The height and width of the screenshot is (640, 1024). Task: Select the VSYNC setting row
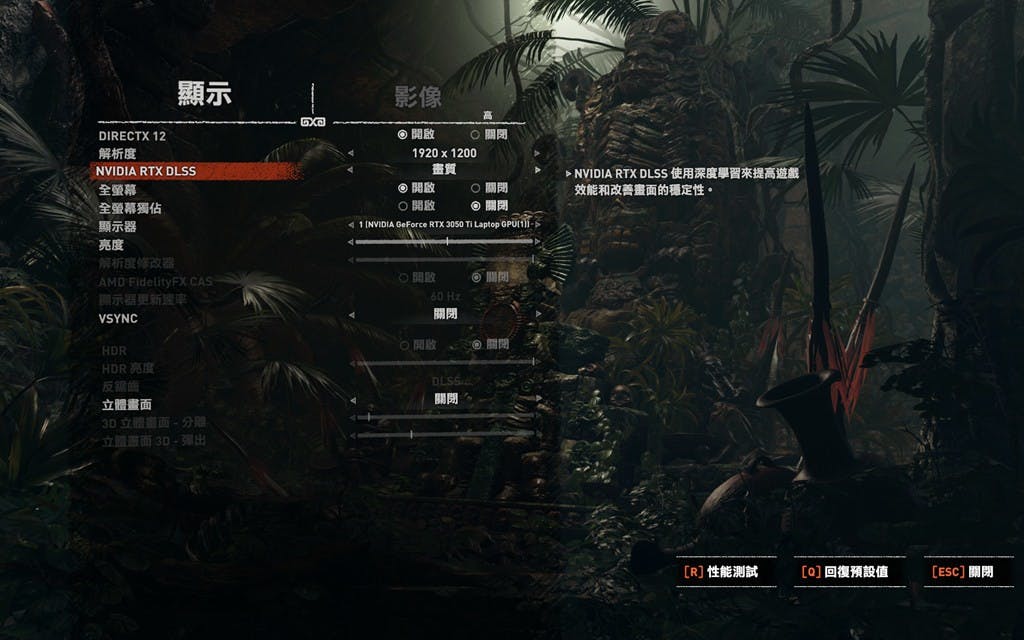(118, 319)
